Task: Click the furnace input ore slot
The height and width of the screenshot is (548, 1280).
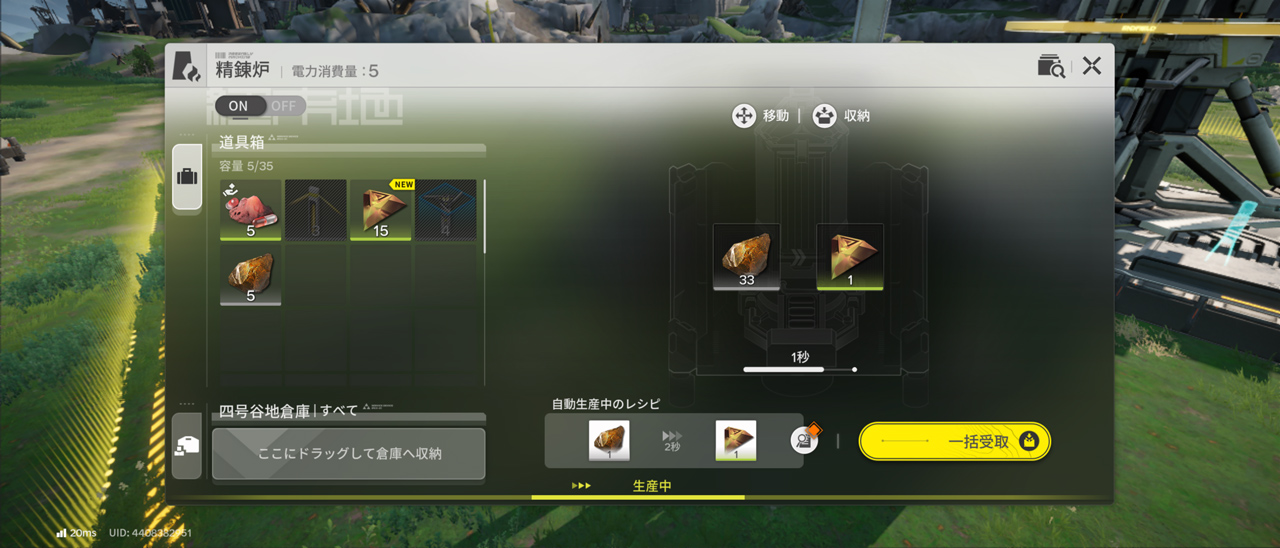Action: pyautogui.click(x=746, y=257)
